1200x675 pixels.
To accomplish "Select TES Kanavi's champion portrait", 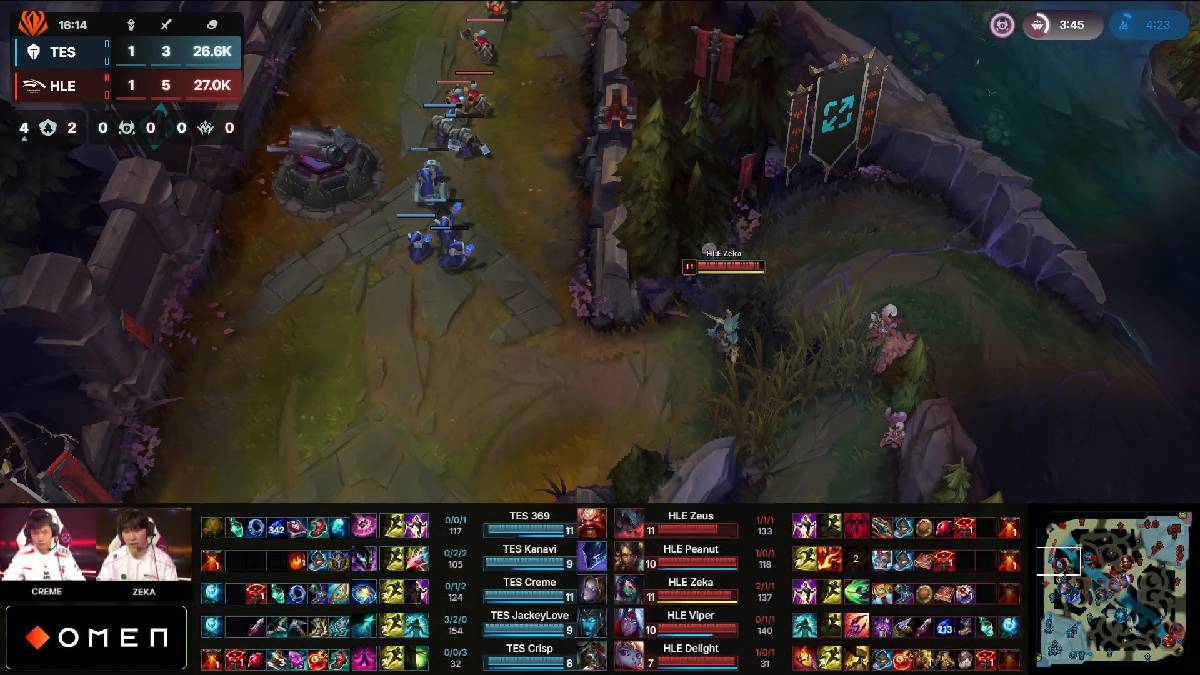I will (591, 557).
